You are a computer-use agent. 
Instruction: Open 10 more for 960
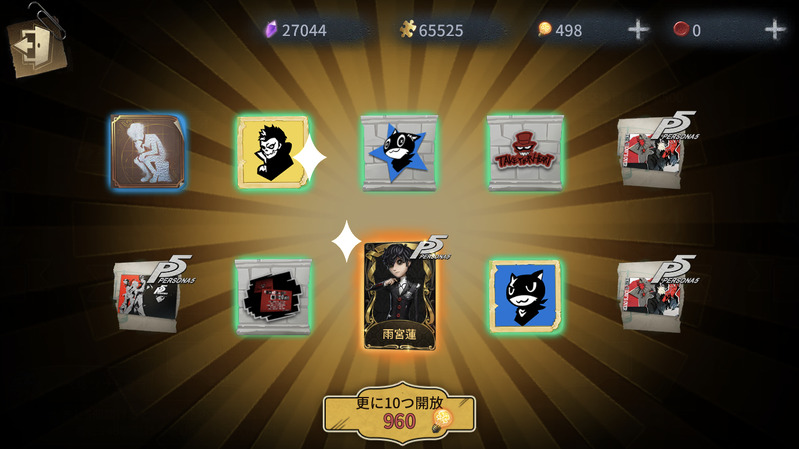point(399,412)
